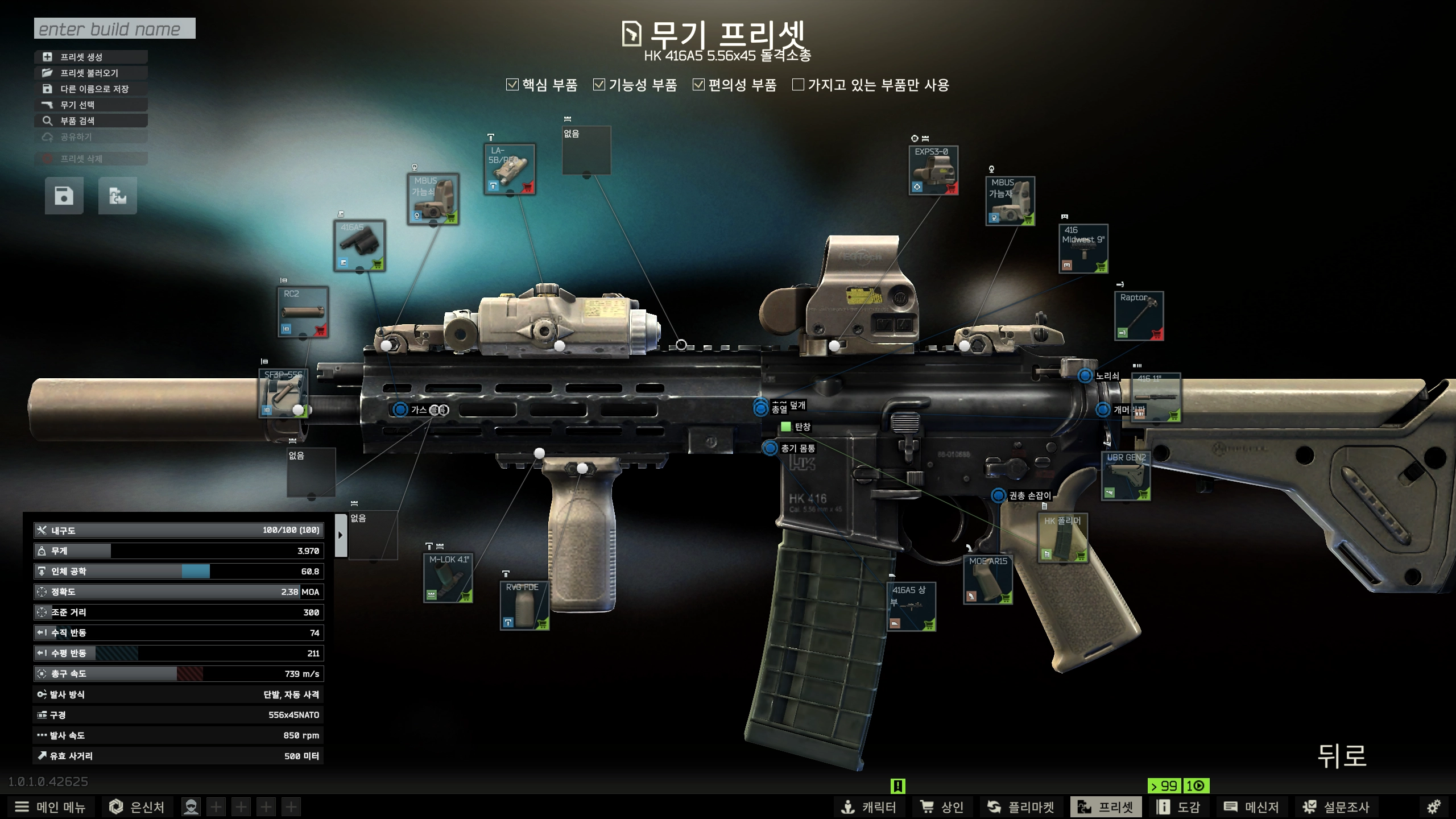1456x819 pixels.
Task: Enable 가지고 있는 부품만 사용 checkbox
Action: click(x=799, y=85)
